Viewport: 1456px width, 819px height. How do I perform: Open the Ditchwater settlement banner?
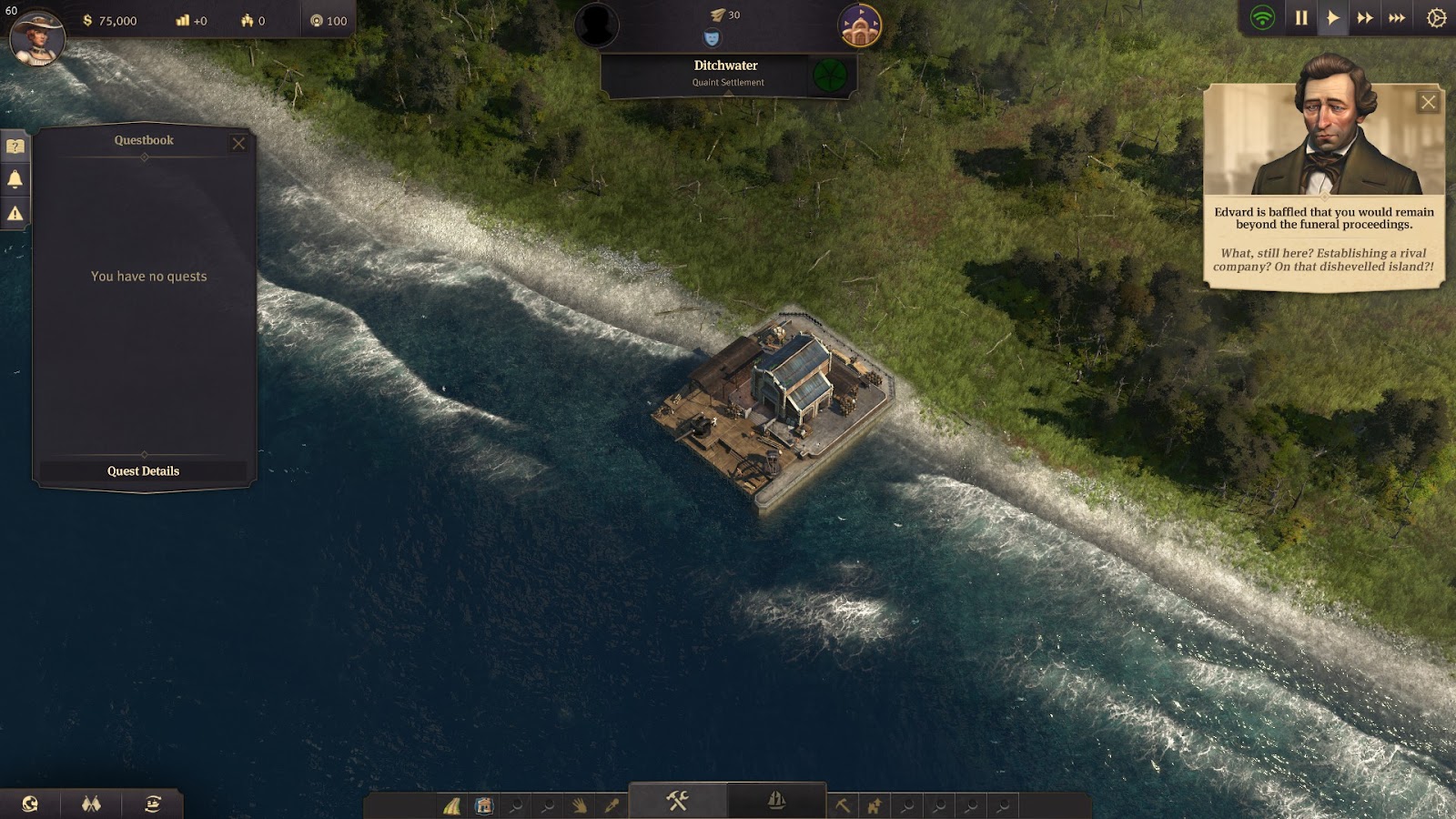[x=726, y=73]
